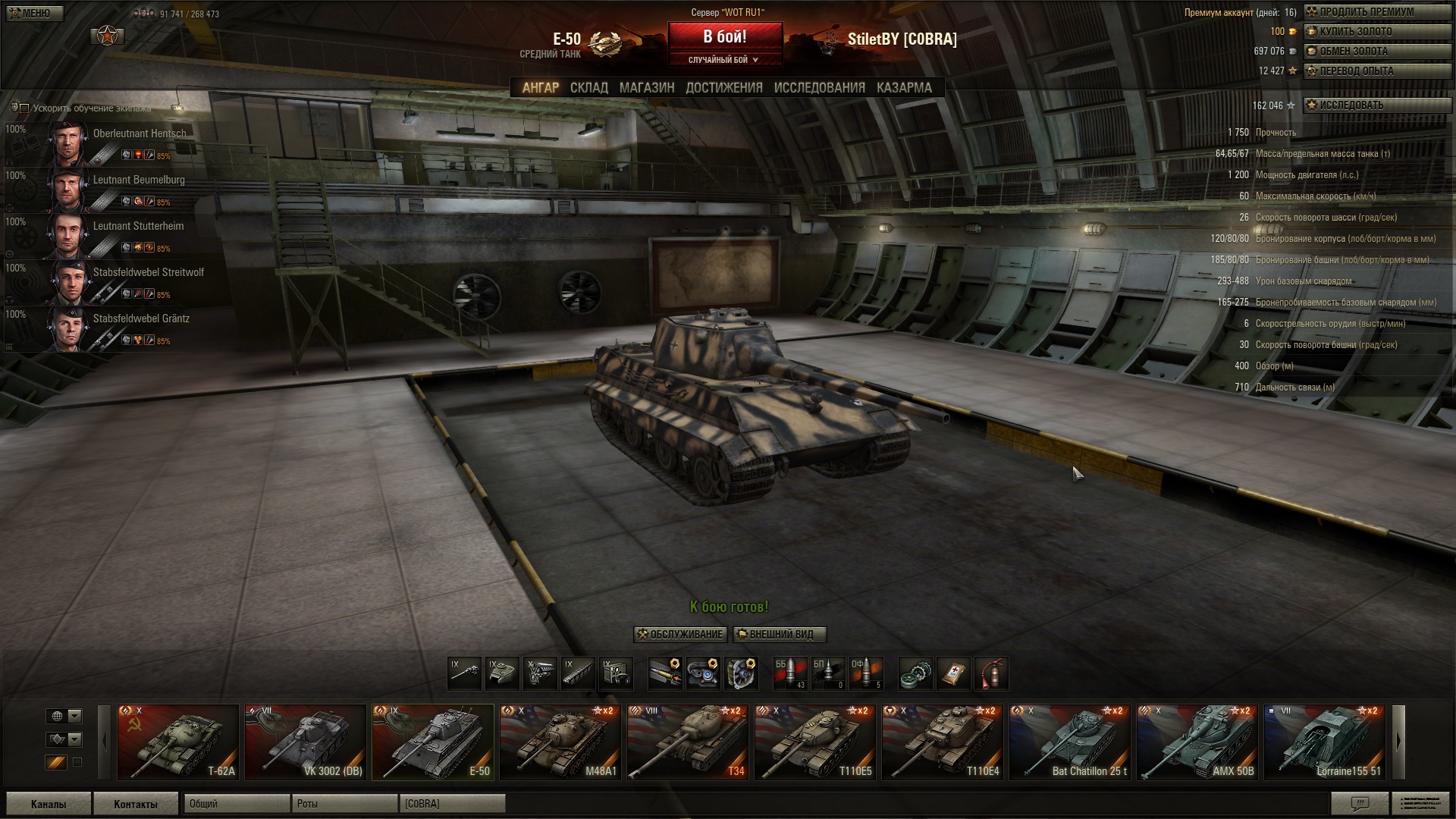Switch to the СКЛАД tab
Screen dimensions: 1456x819
pyautogui.click(x=588, y=88)
